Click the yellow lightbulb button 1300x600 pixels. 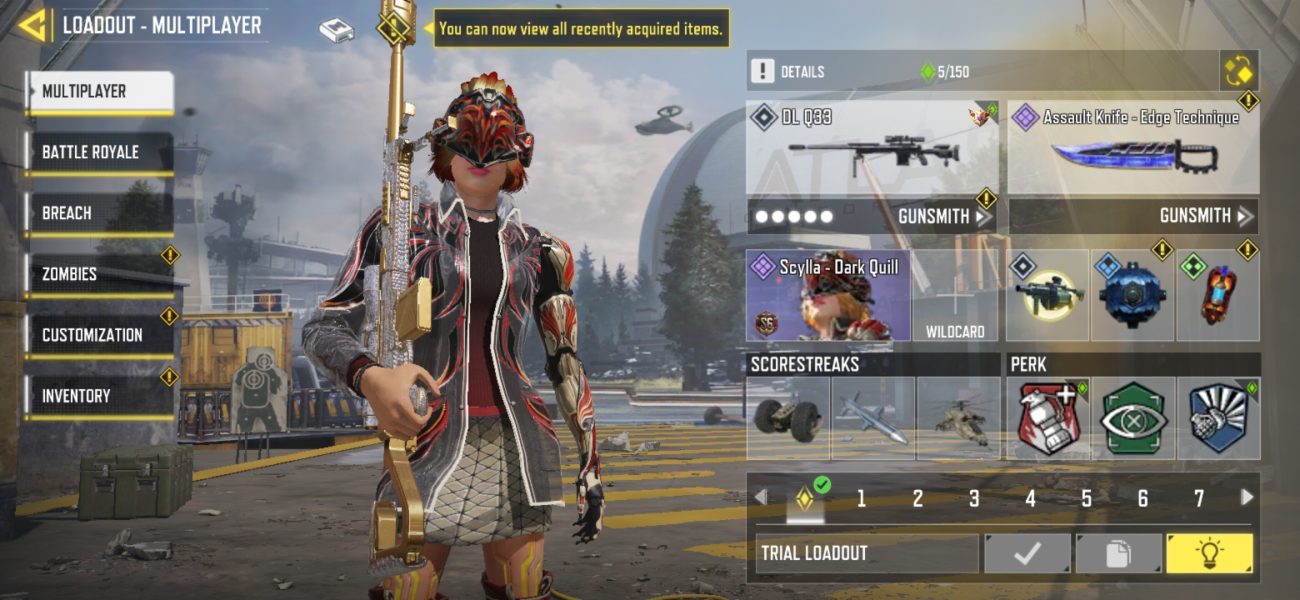point(1209,553)
